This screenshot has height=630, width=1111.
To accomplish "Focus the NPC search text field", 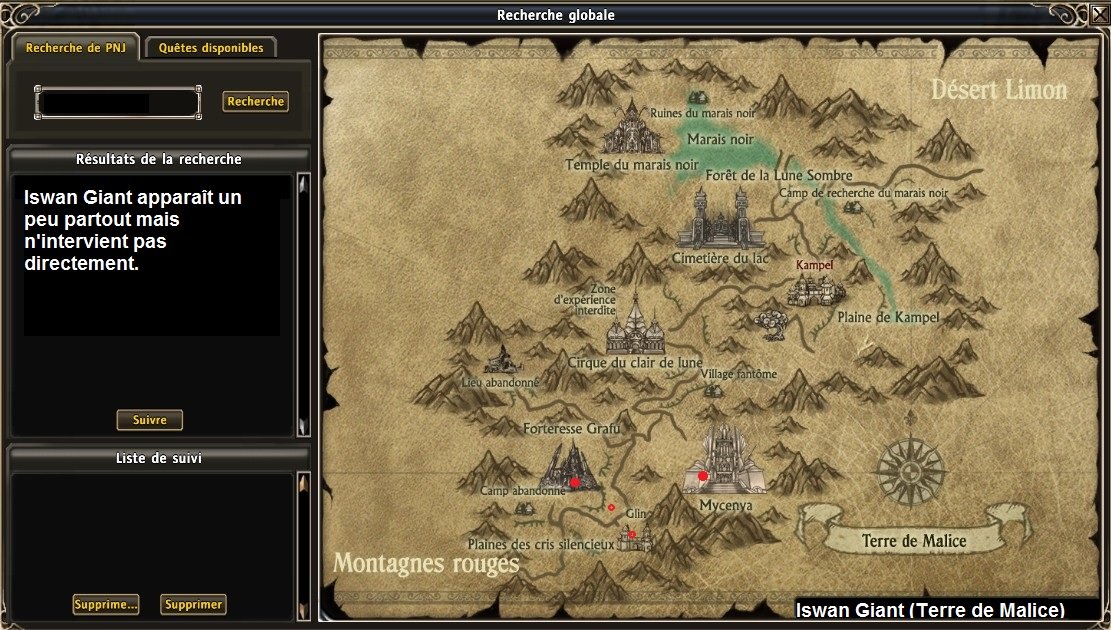I will [x=117, y=102].
